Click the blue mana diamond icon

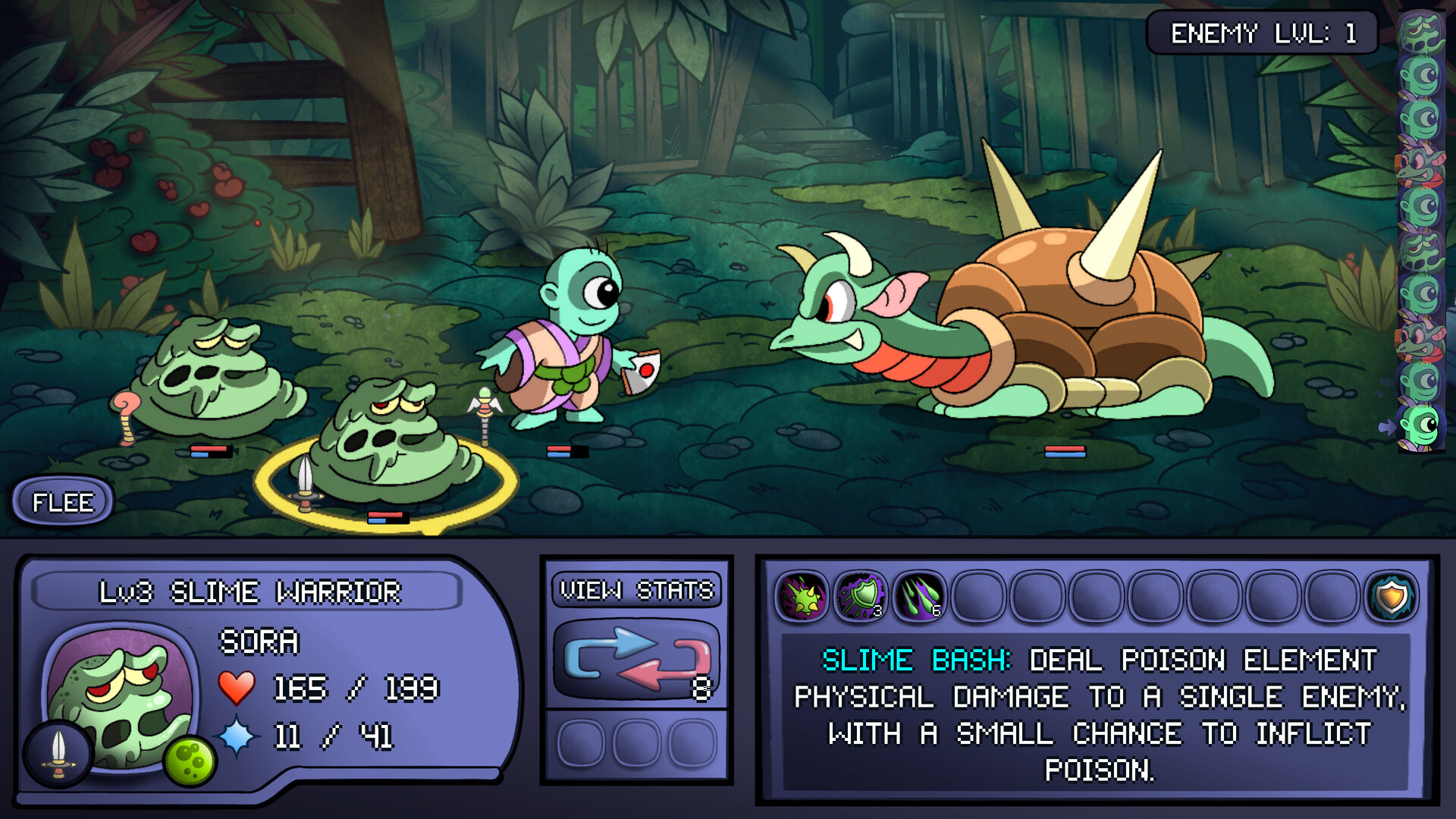[236, 735]
